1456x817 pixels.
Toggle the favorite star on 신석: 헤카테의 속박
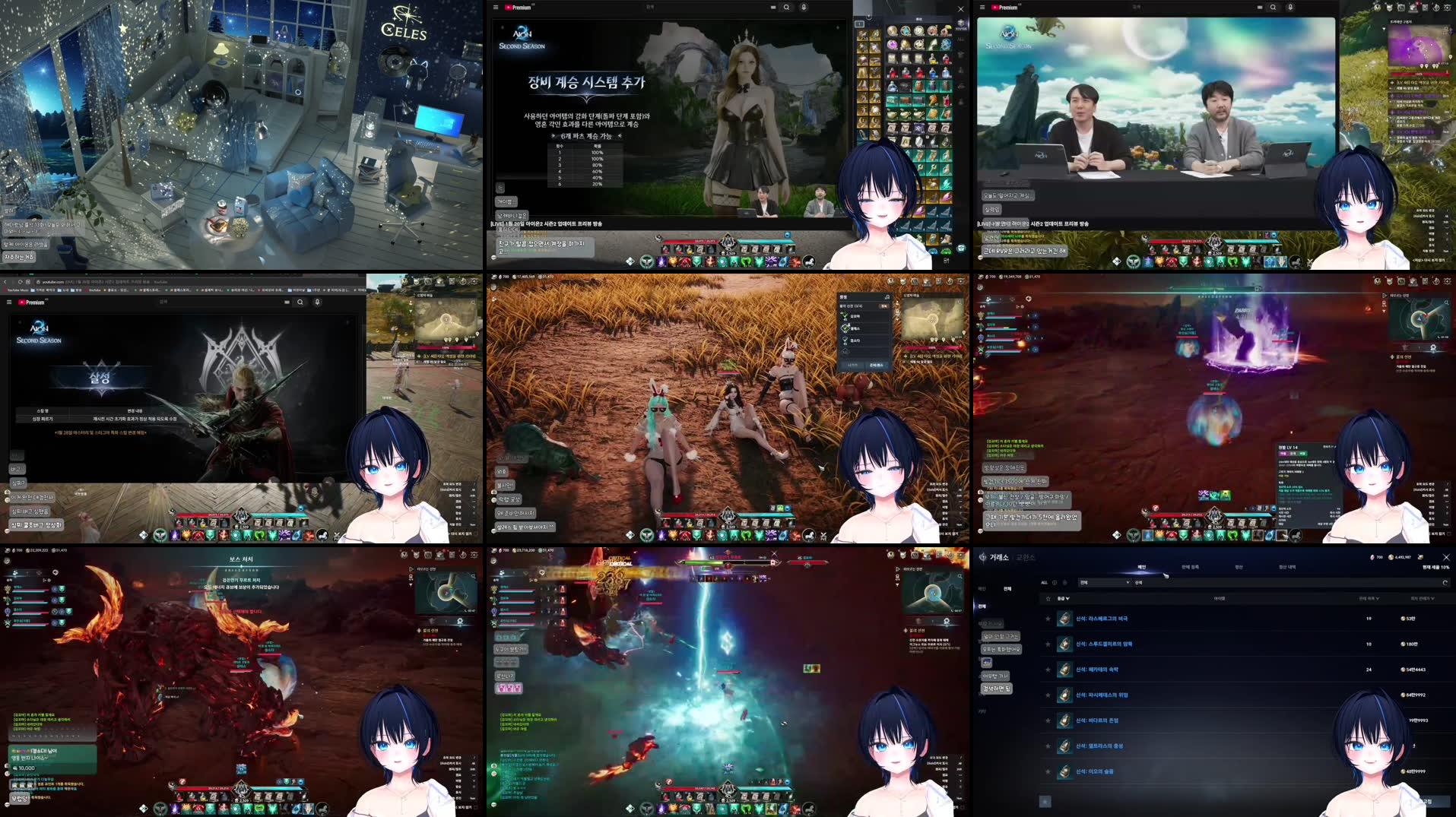pos(1048,670)
